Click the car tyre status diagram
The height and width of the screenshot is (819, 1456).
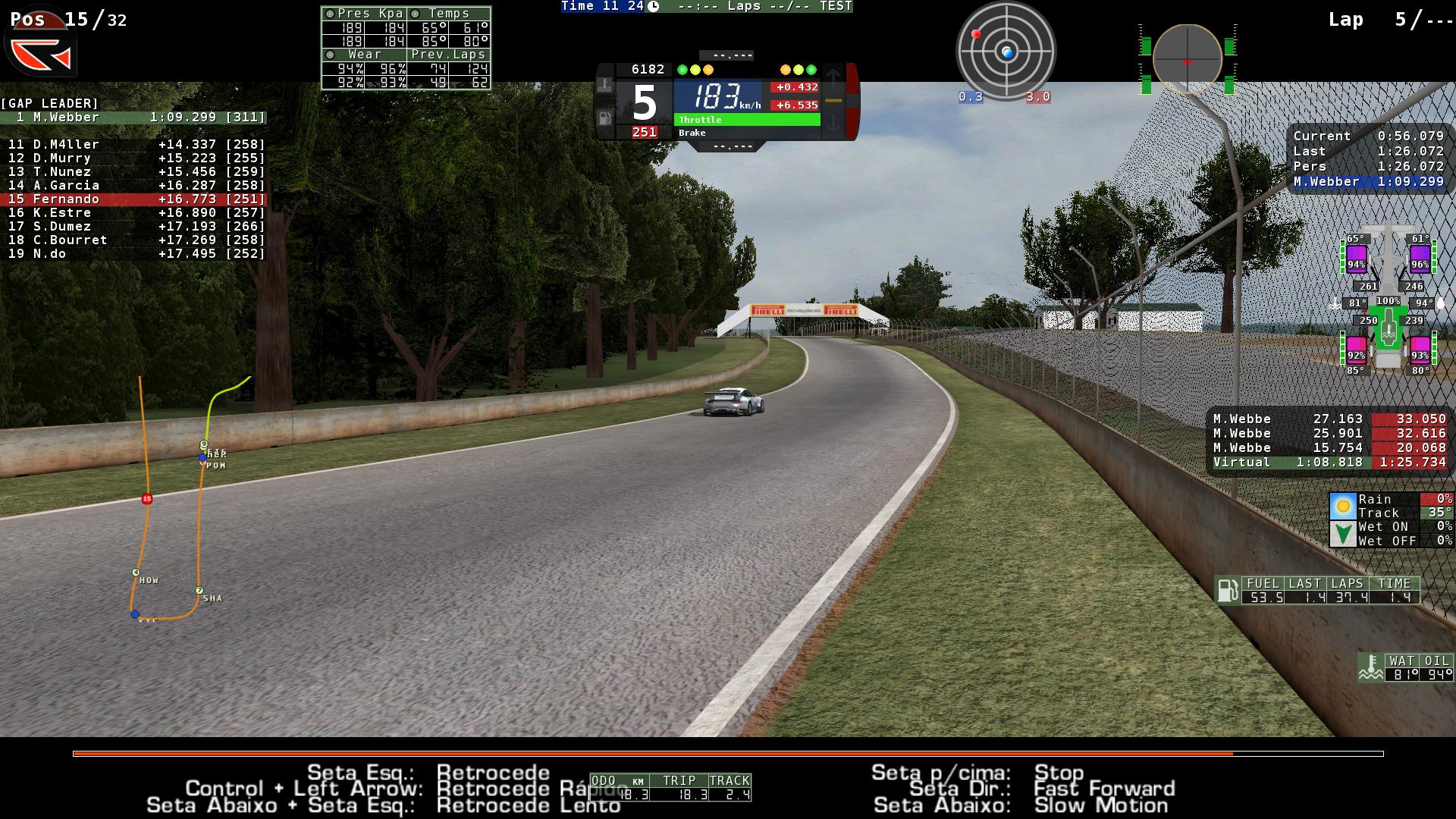[1388, 303]
